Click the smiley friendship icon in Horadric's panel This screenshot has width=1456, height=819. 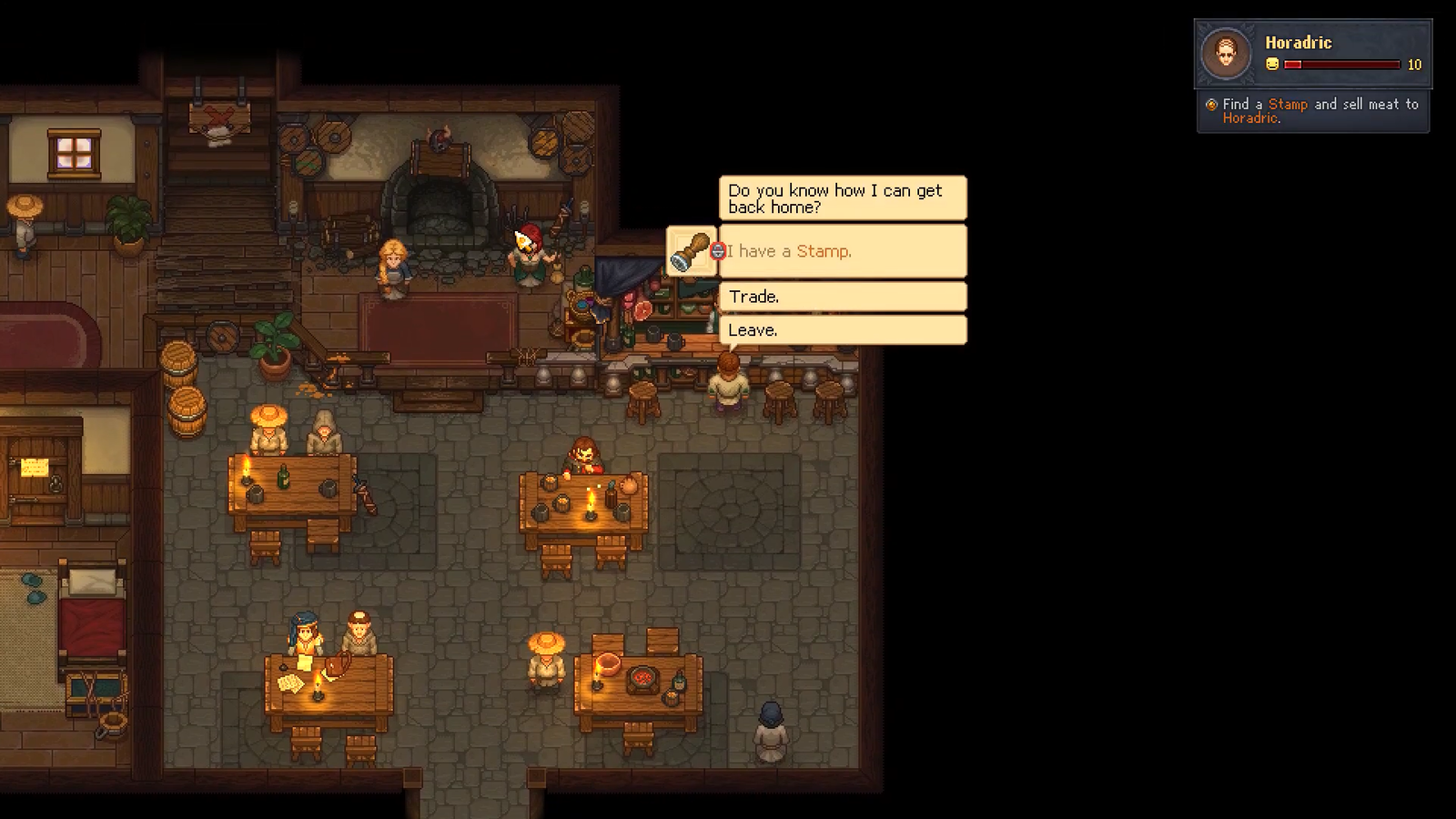(x=1270, y=65)
